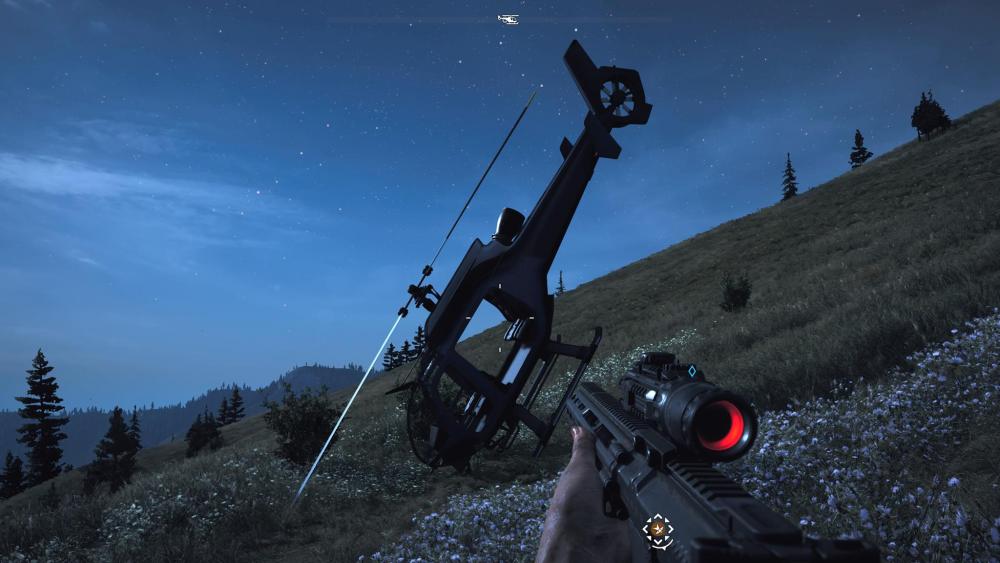Click the helicopter marker on the compass
1000x563 pixels.
508,19
